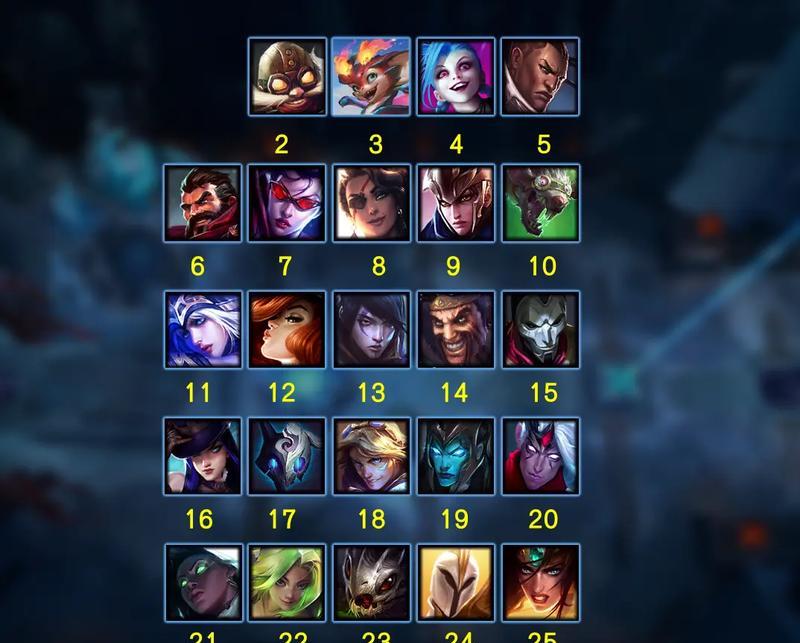The width and height of the screenshot is (800, 643).
Task: Select green-haired Zeri portrait
Action: click(287, 583)
